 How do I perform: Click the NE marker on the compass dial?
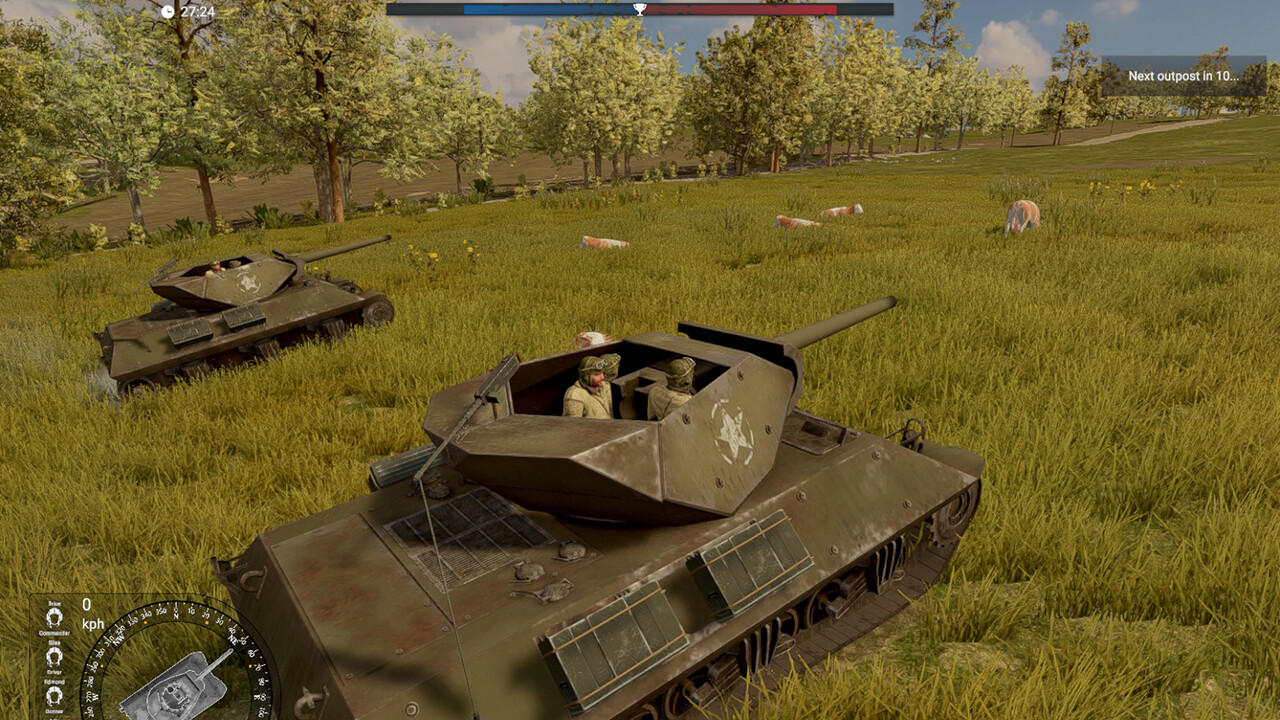[232, 640]
